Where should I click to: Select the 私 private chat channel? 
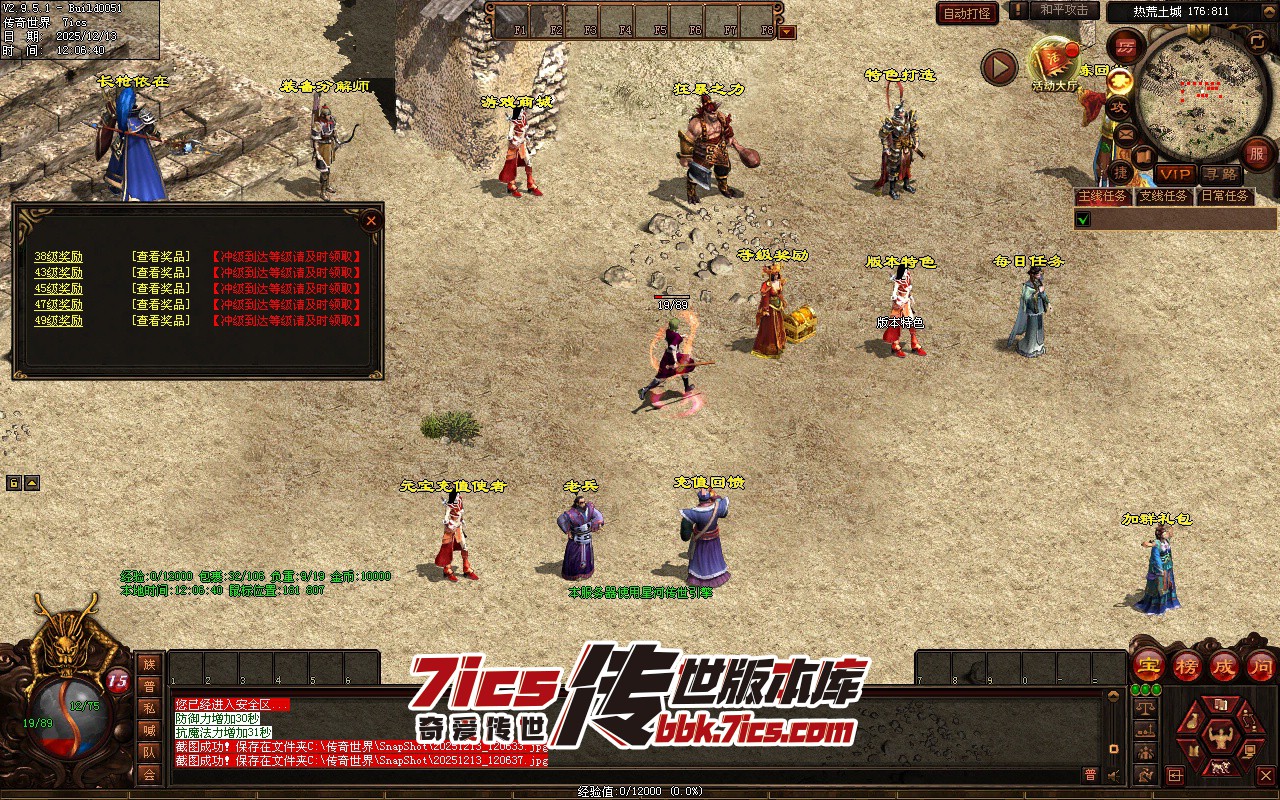pyautogui.click(x=149, y=708)
